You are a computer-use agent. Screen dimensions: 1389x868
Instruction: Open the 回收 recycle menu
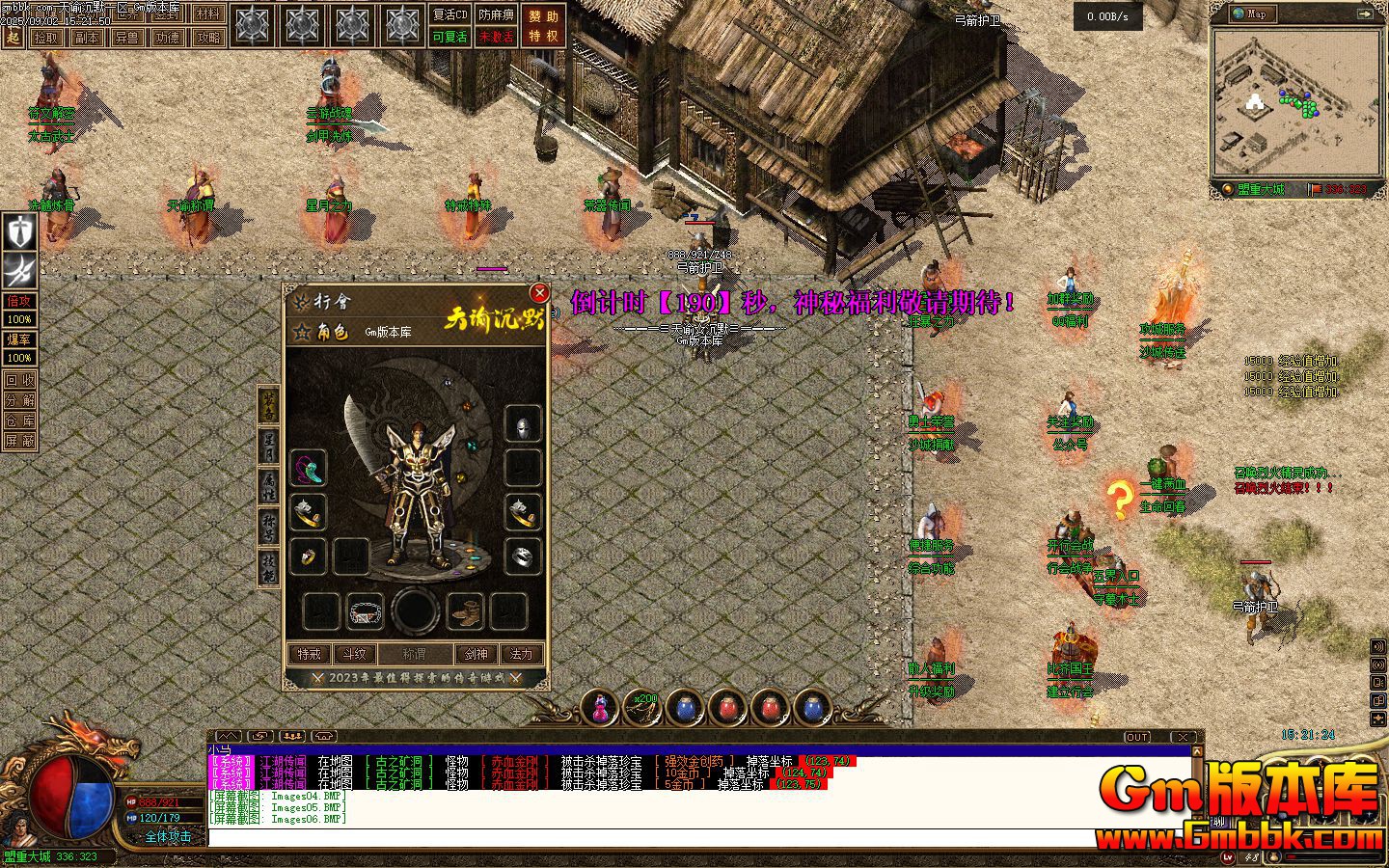[20, 380]
